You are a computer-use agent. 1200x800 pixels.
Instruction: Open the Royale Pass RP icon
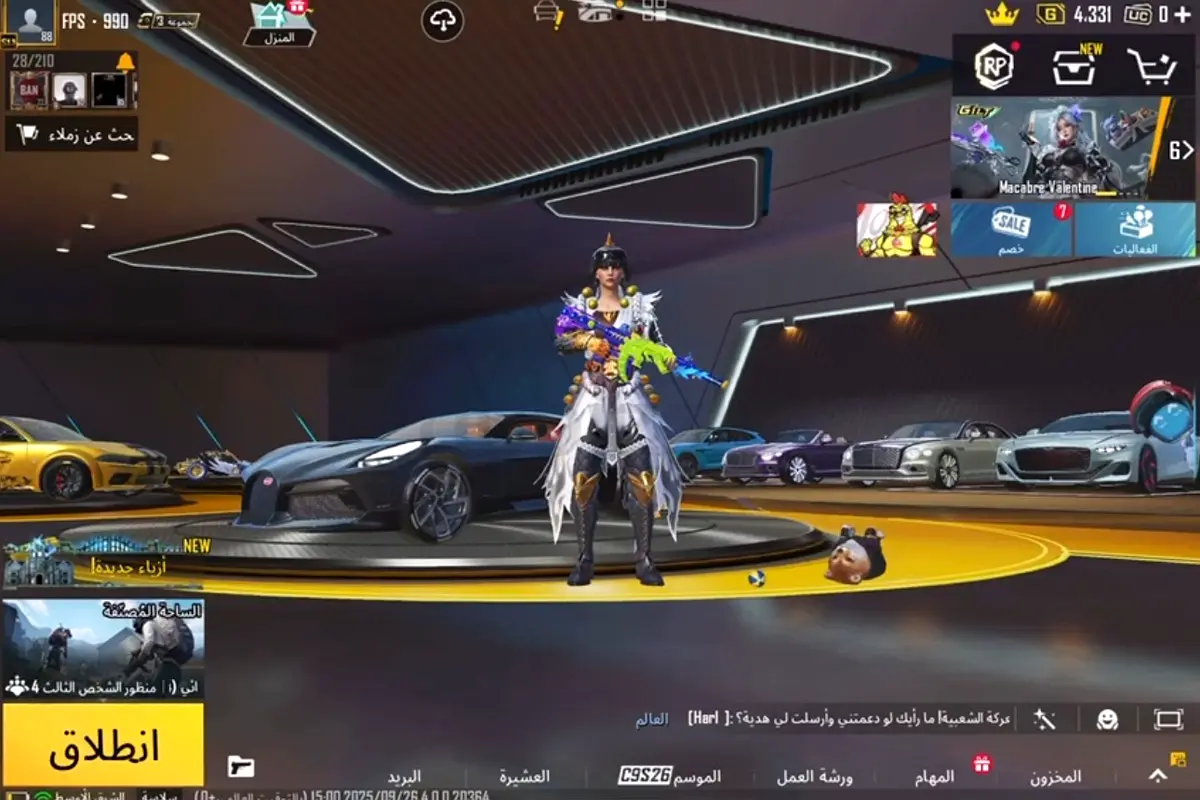click(x=995, y=66)
